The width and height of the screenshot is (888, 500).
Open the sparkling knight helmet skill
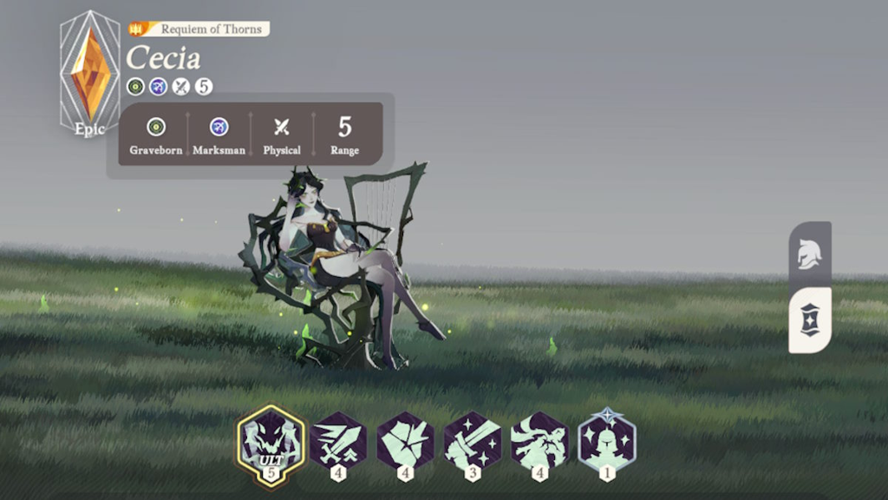tap(606, 441)
